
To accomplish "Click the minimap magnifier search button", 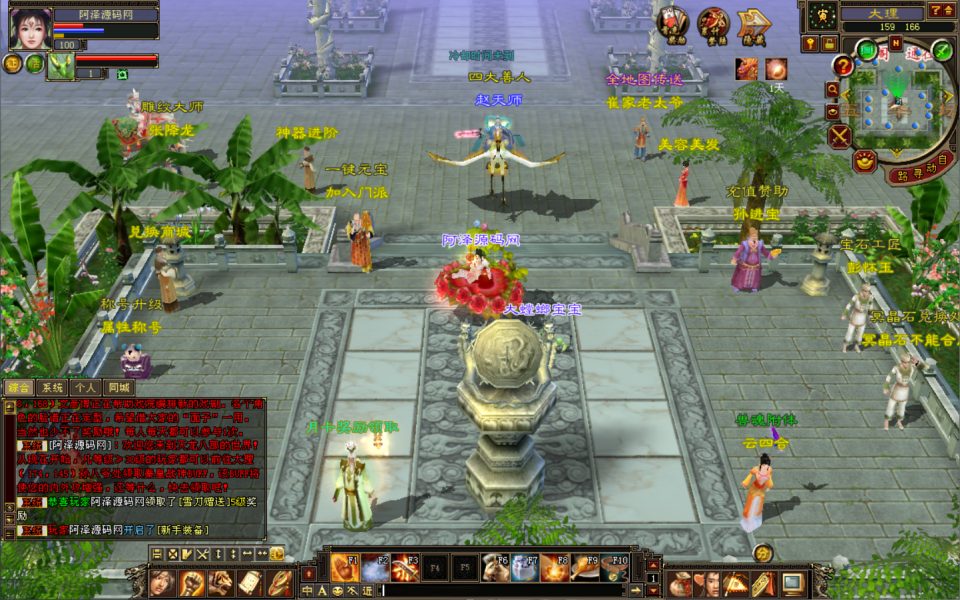I will (833, 90).
